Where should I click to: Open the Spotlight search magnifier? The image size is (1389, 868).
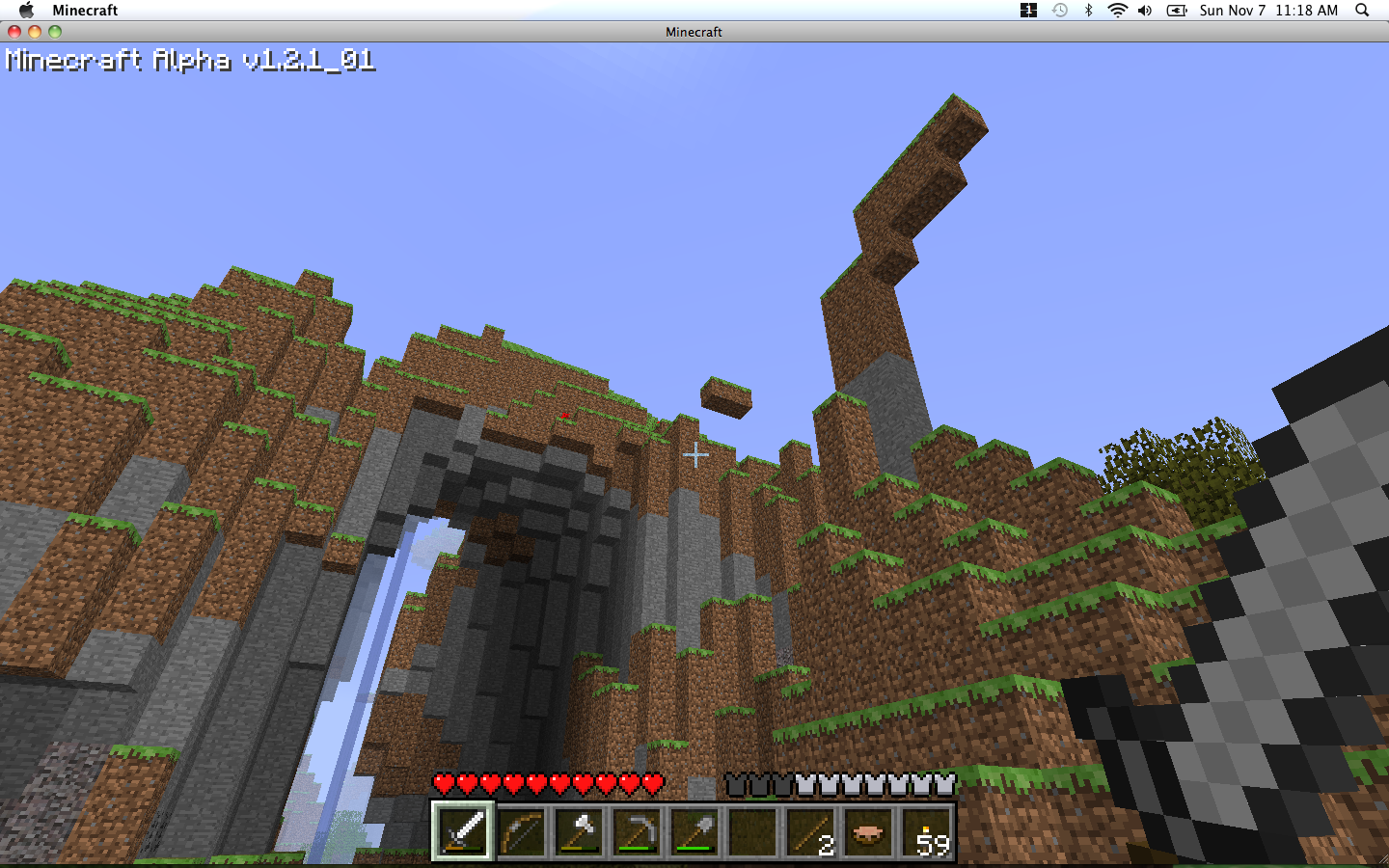1362,11
